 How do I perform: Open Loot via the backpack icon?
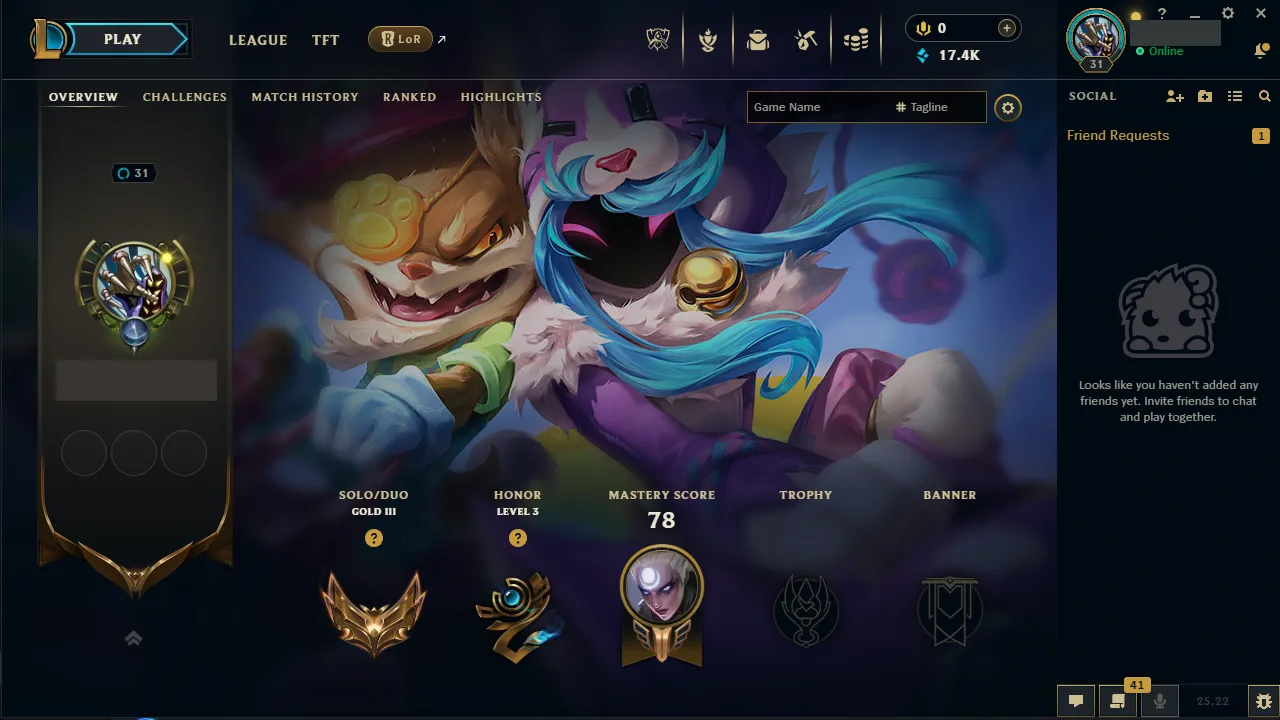(758, 40)
